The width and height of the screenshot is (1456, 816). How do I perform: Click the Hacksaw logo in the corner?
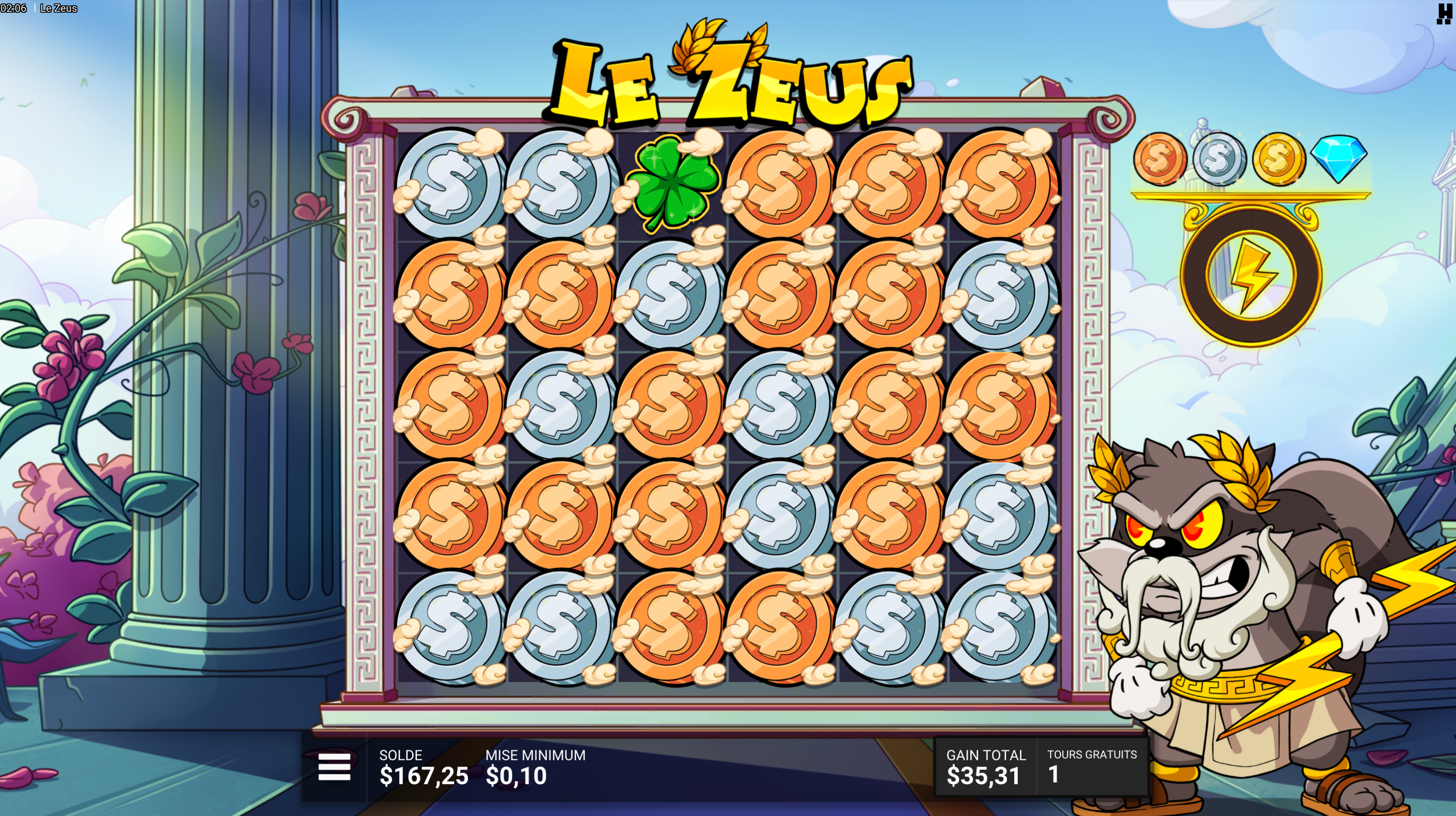pos(1443,13)
